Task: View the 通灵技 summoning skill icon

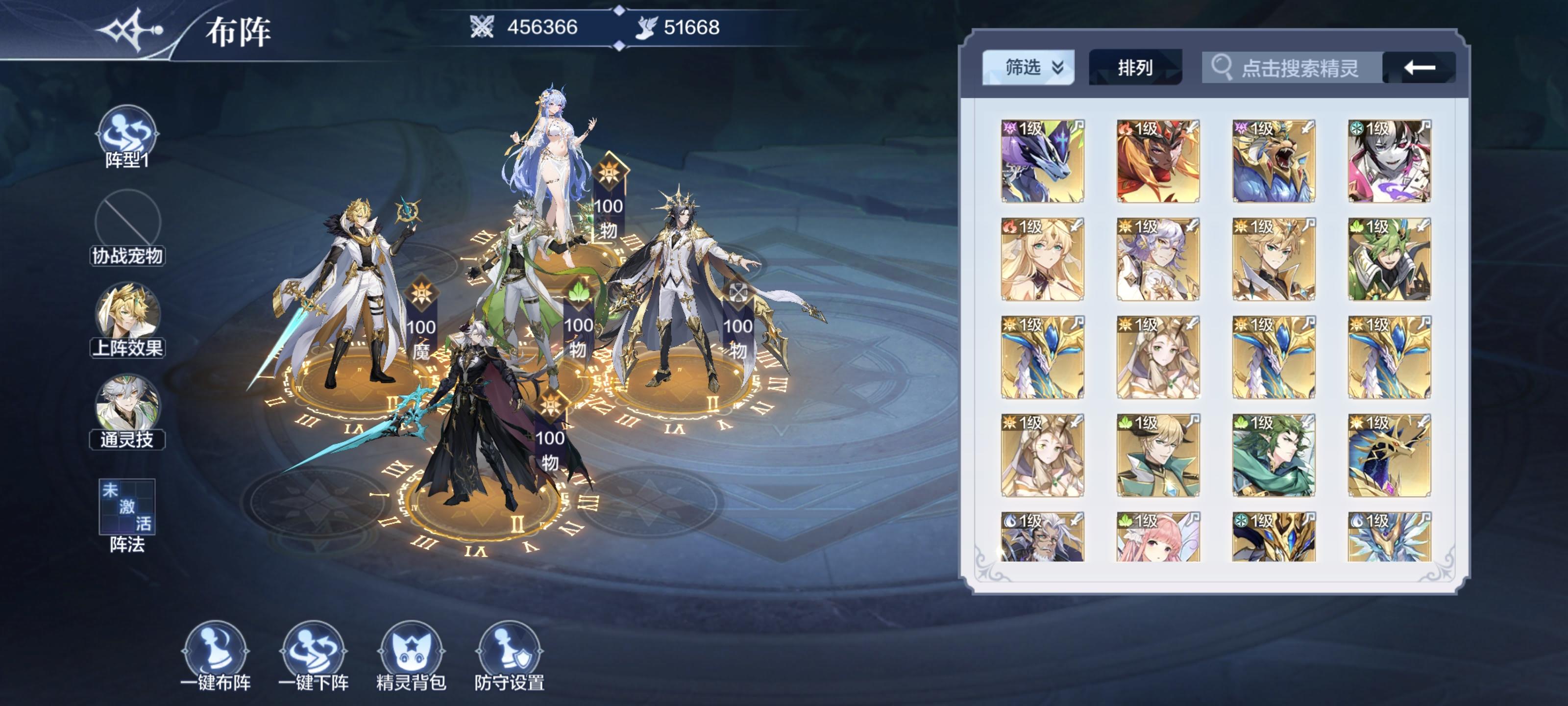Action: pos(128,402)
